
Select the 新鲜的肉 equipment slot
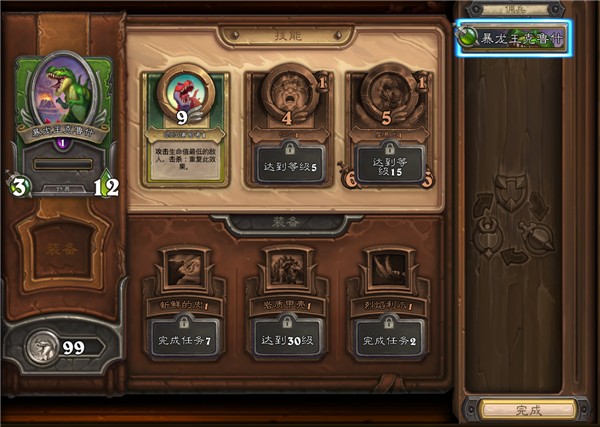point(186,304)
